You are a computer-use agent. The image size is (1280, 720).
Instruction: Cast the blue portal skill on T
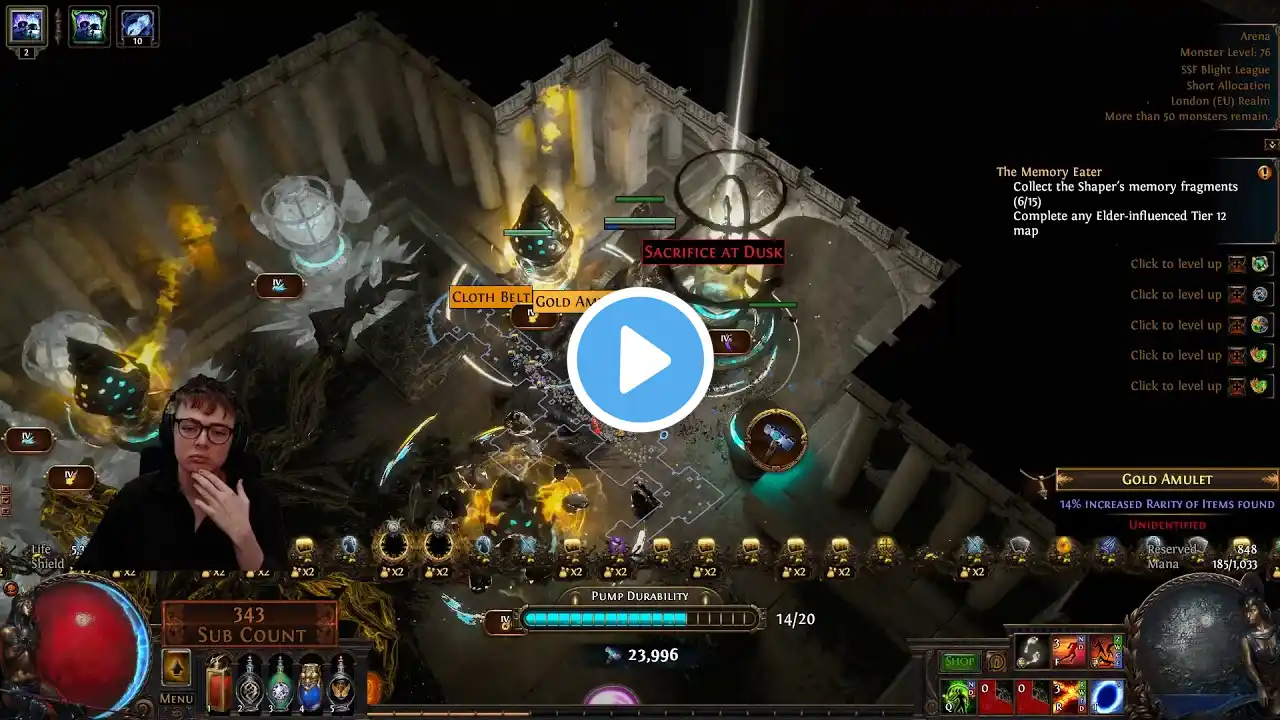pyautogui.click(x=1107, y=696)
